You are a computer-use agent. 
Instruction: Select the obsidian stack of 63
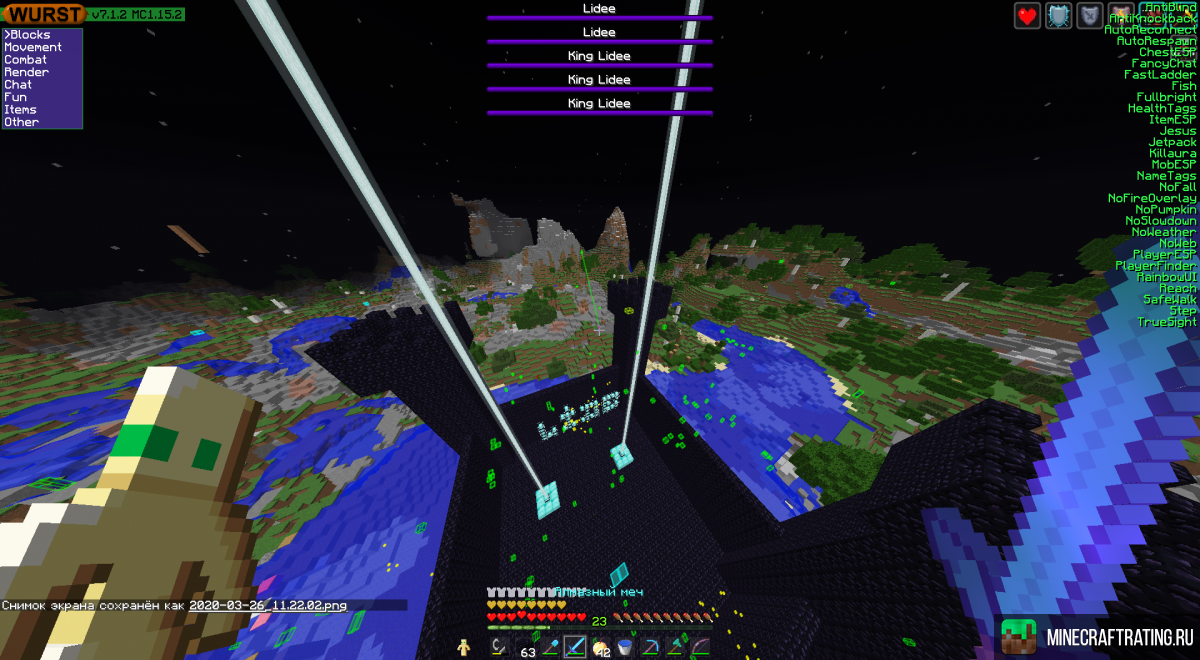[x=525, y=648]
